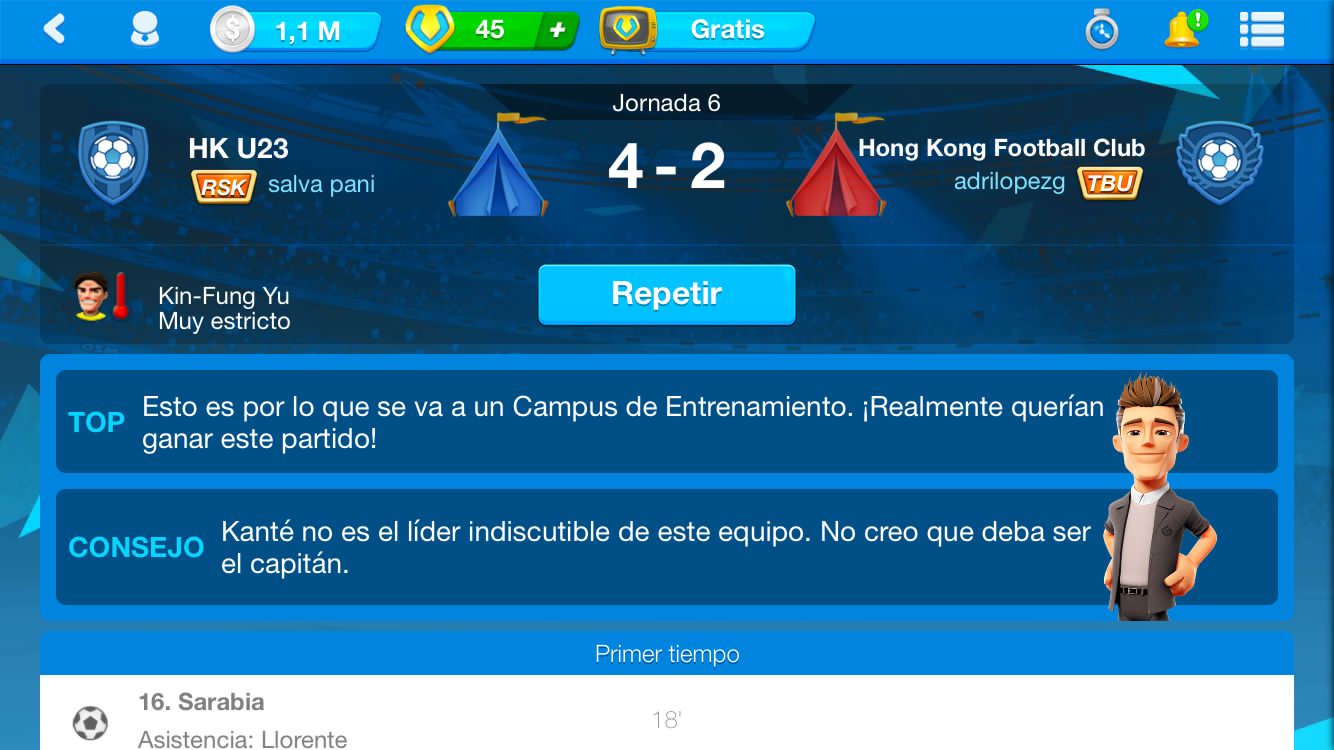View Hong Kong Football Club crest
Screen dimensions: 1334x750
tap(1219, 162)
